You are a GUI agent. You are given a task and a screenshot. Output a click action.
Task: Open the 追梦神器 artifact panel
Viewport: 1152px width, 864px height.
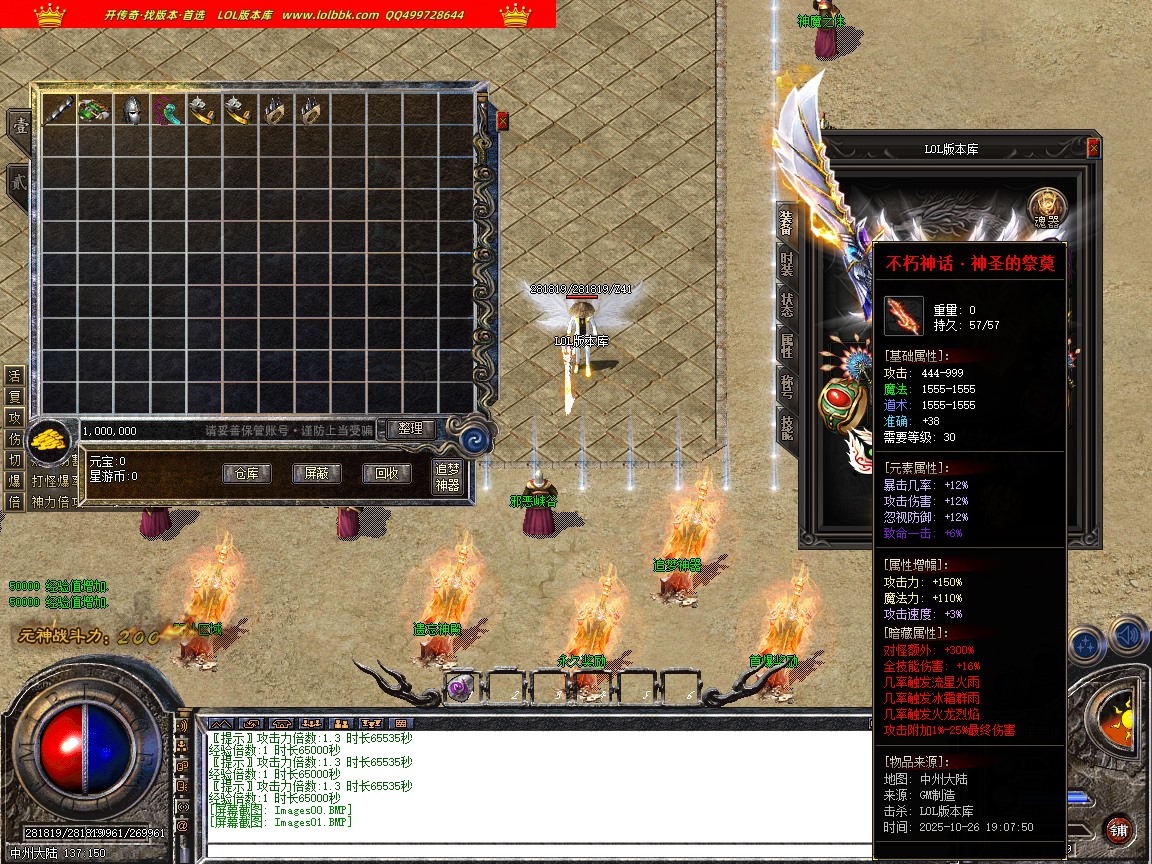(x=447, y=477)
